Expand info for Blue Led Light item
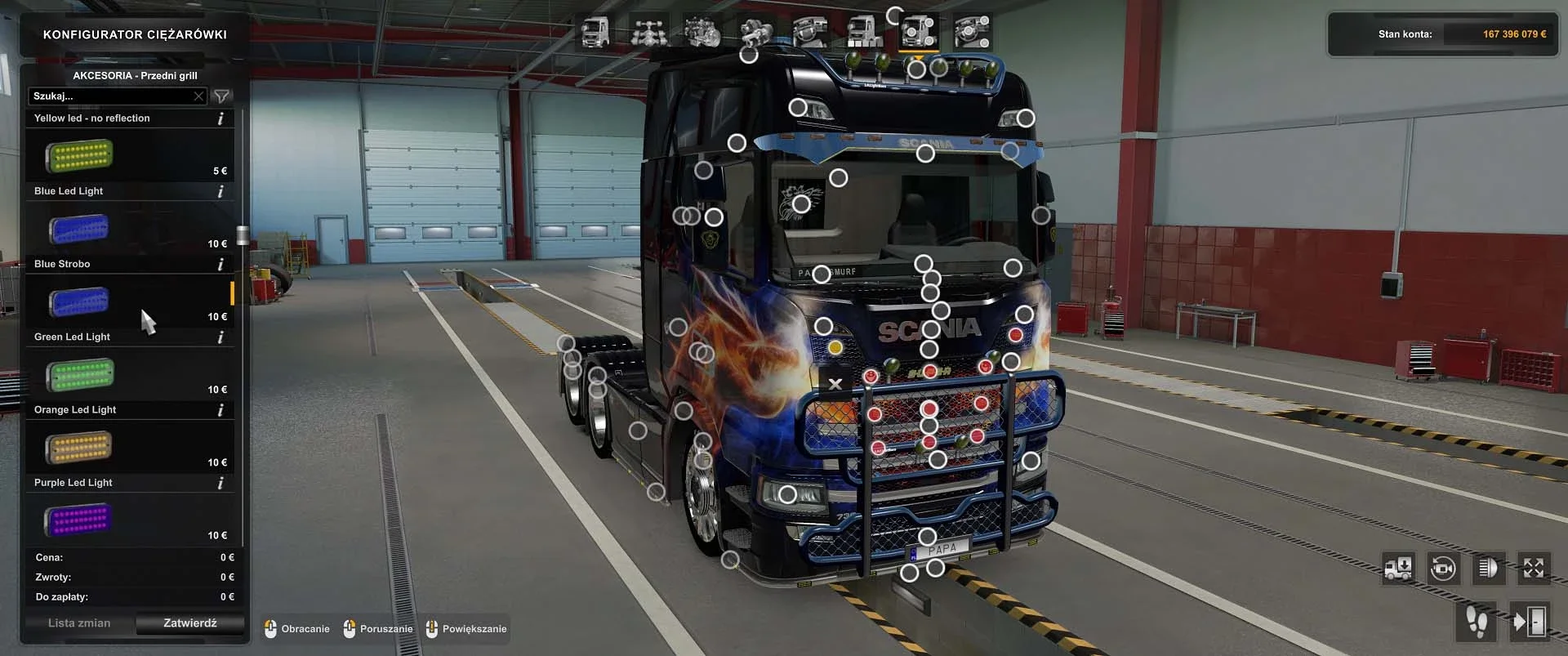 coord(220,191)
